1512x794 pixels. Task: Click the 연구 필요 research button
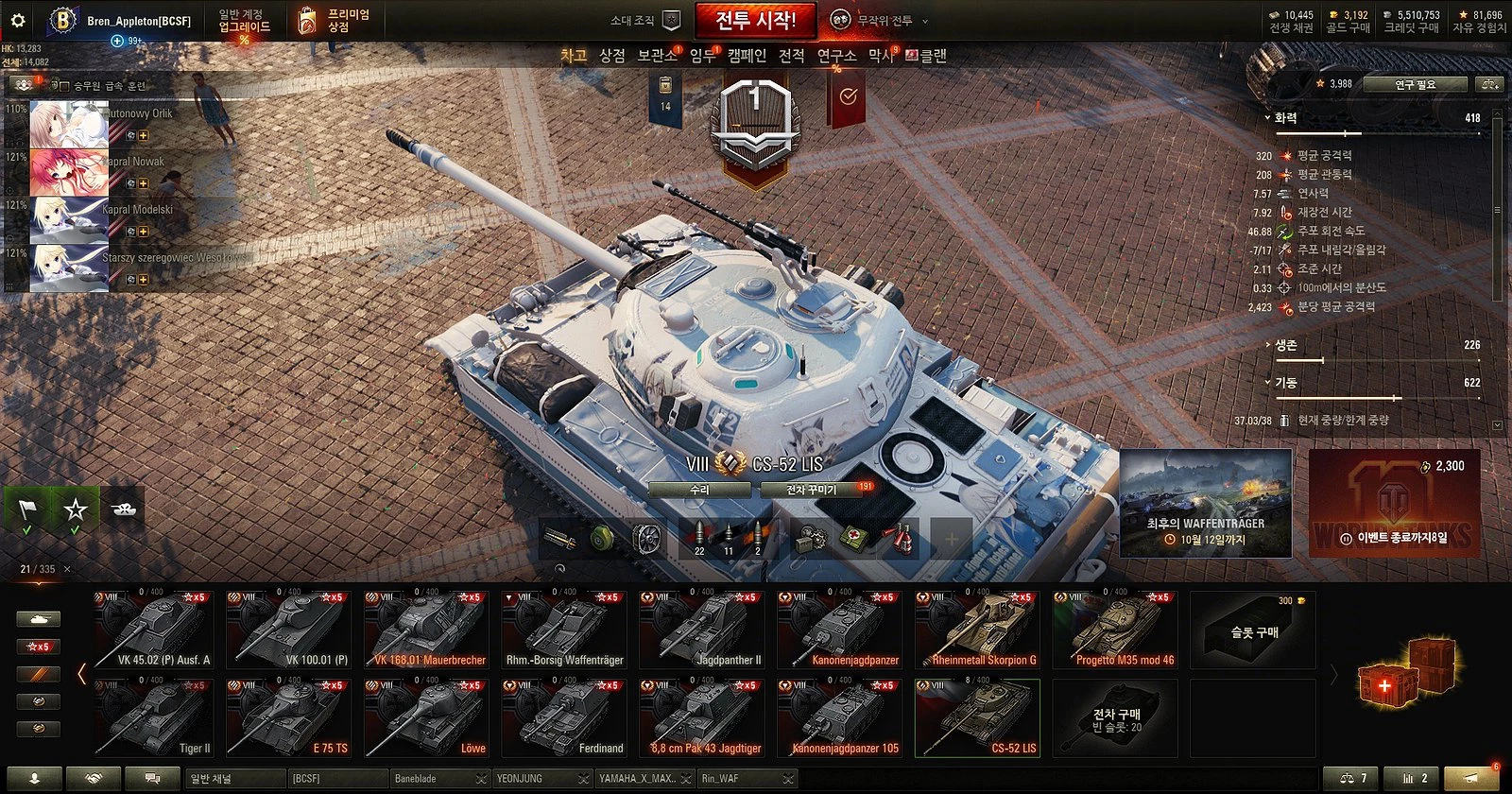pyautogui.click(x=1415, y=84)
